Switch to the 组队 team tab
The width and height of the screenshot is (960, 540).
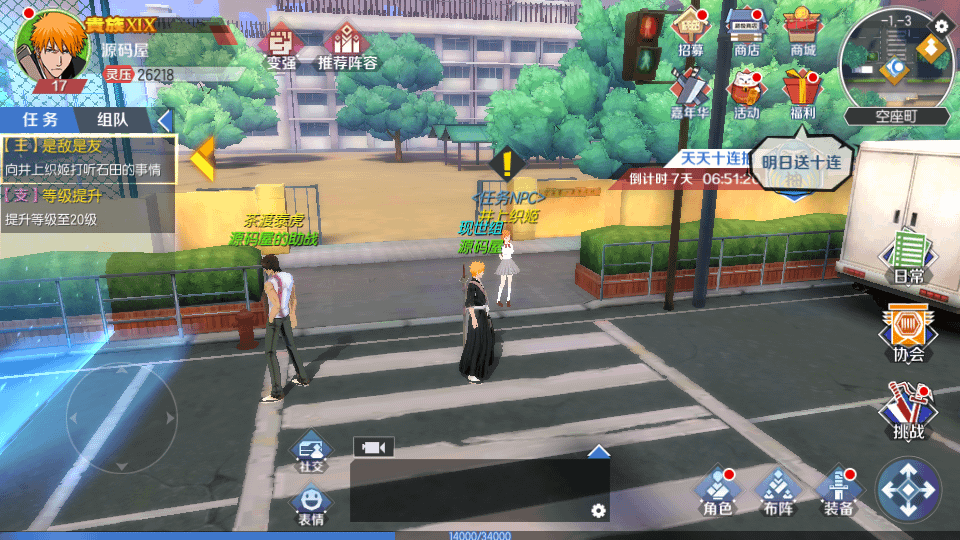click(x=112, y=120)
